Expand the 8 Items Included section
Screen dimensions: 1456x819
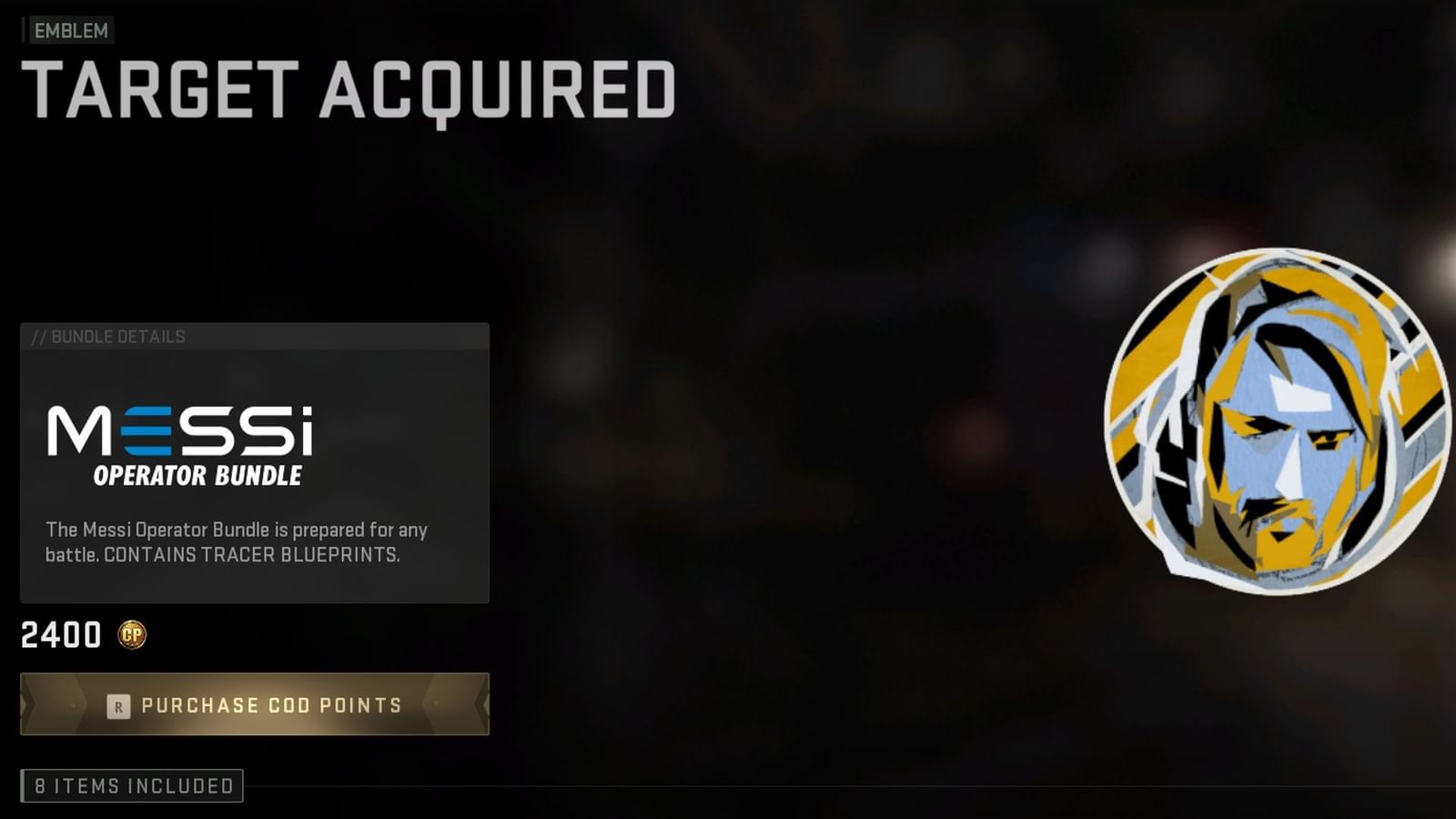[x=132, y=784]
